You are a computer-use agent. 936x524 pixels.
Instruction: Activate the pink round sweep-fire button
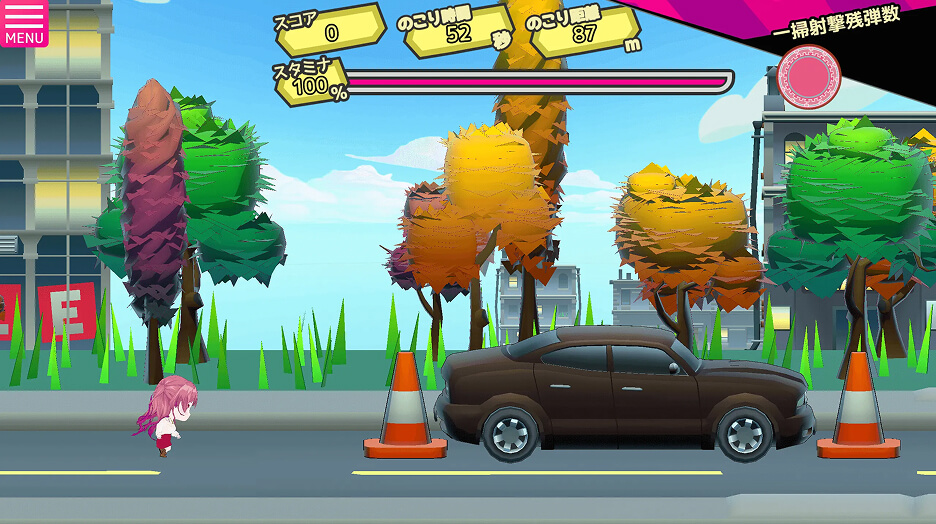pyautogui.click(x=808, y=78)
